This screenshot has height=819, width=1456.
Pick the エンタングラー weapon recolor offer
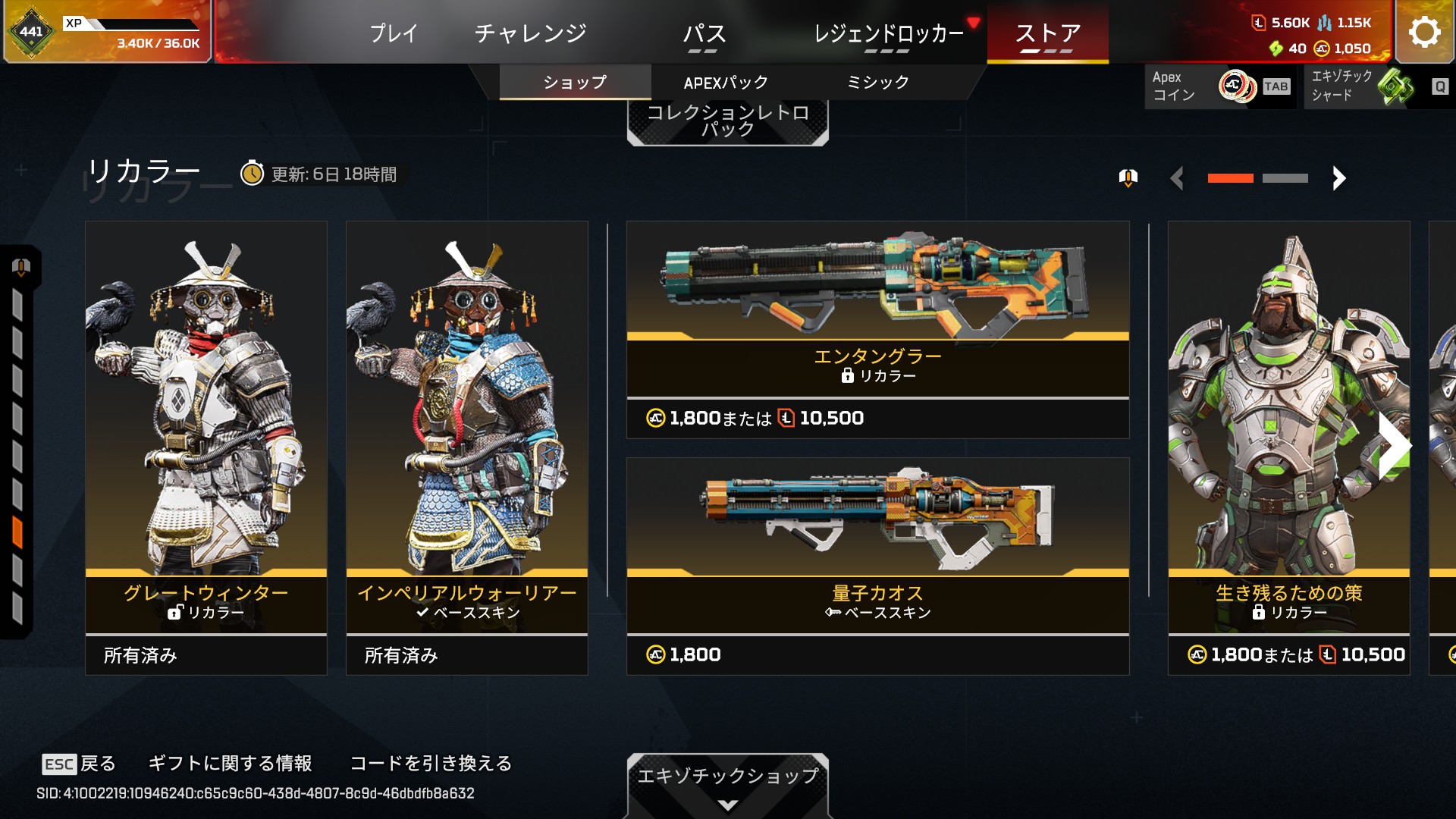(877, 329)
